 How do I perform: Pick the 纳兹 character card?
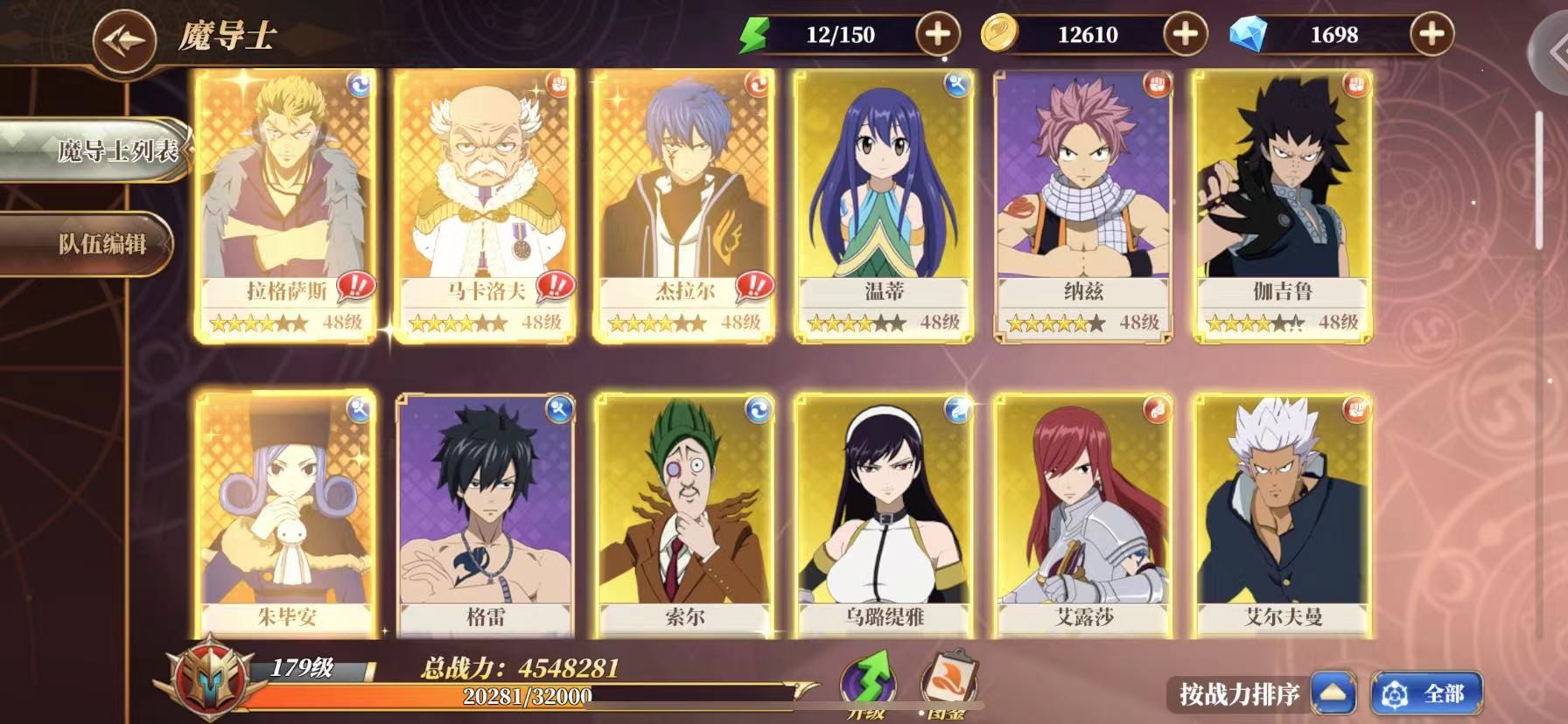tap(1083, 205)
